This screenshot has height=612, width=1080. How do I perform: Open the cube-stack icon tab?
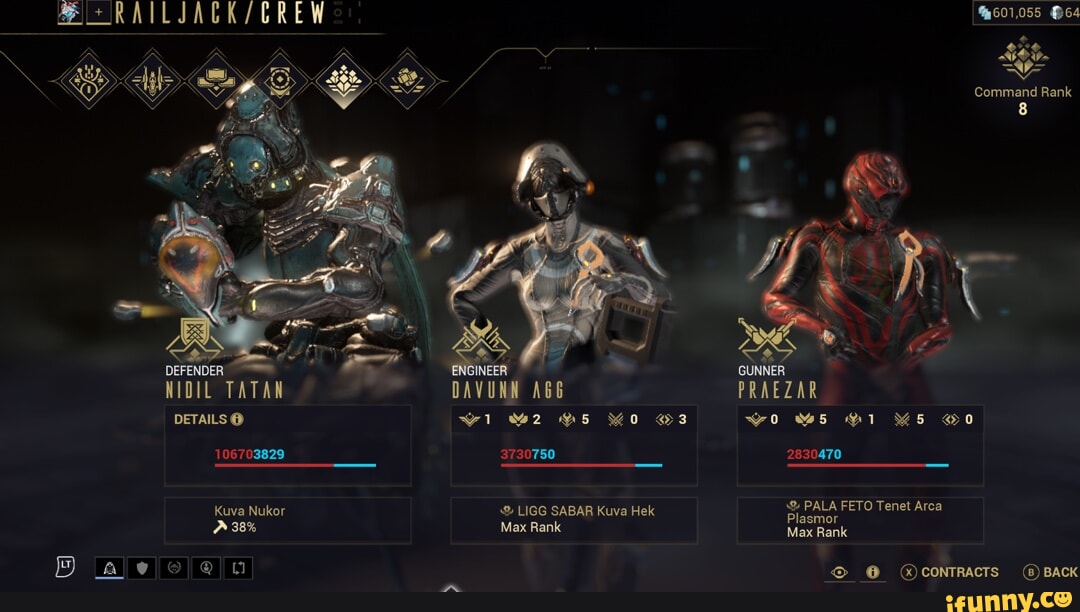point(407,79)
